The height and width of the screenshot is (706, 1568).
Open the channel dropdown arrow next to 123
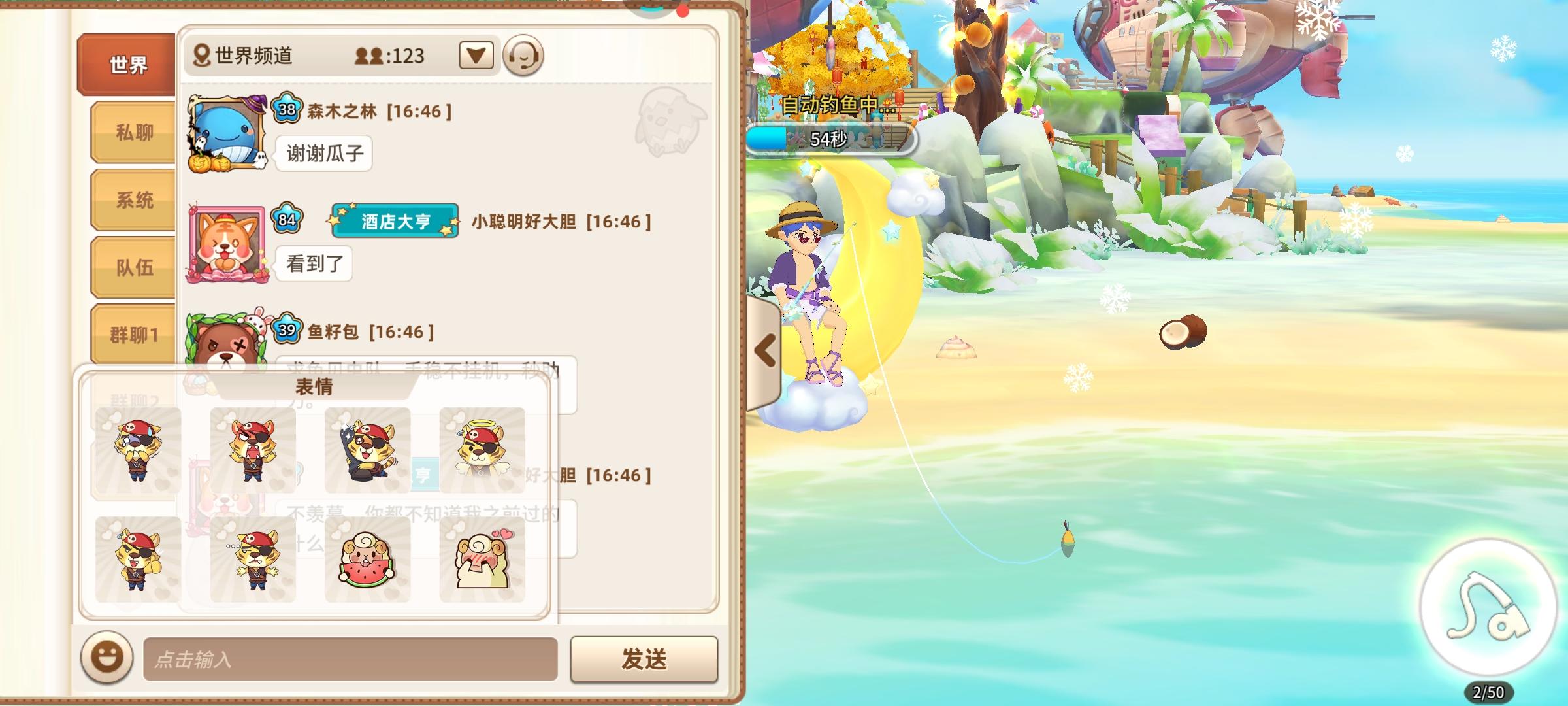pos(476,56)
